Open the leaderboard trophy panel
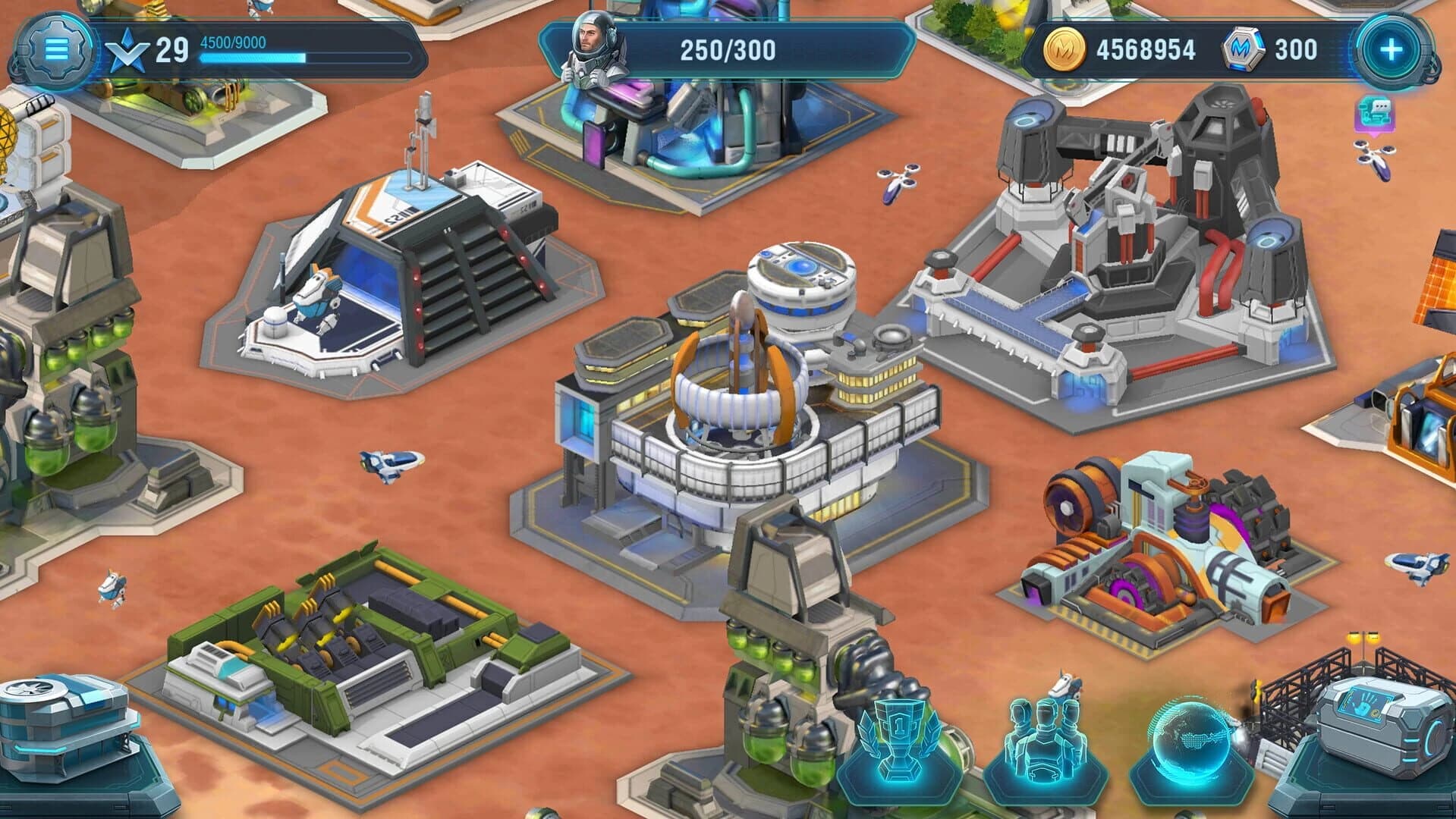 click(901, 739)
